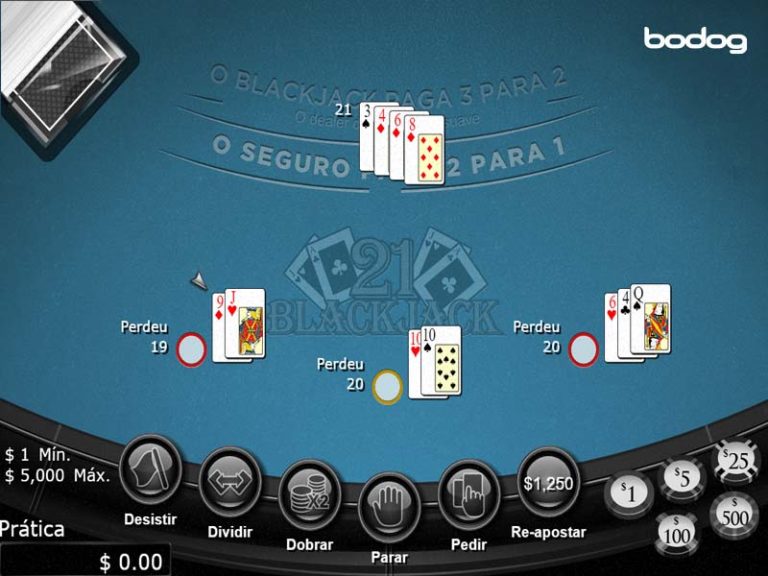Stand using the Parar hand button
Viewport: 768px width, 576px height.
coord(389,506)
